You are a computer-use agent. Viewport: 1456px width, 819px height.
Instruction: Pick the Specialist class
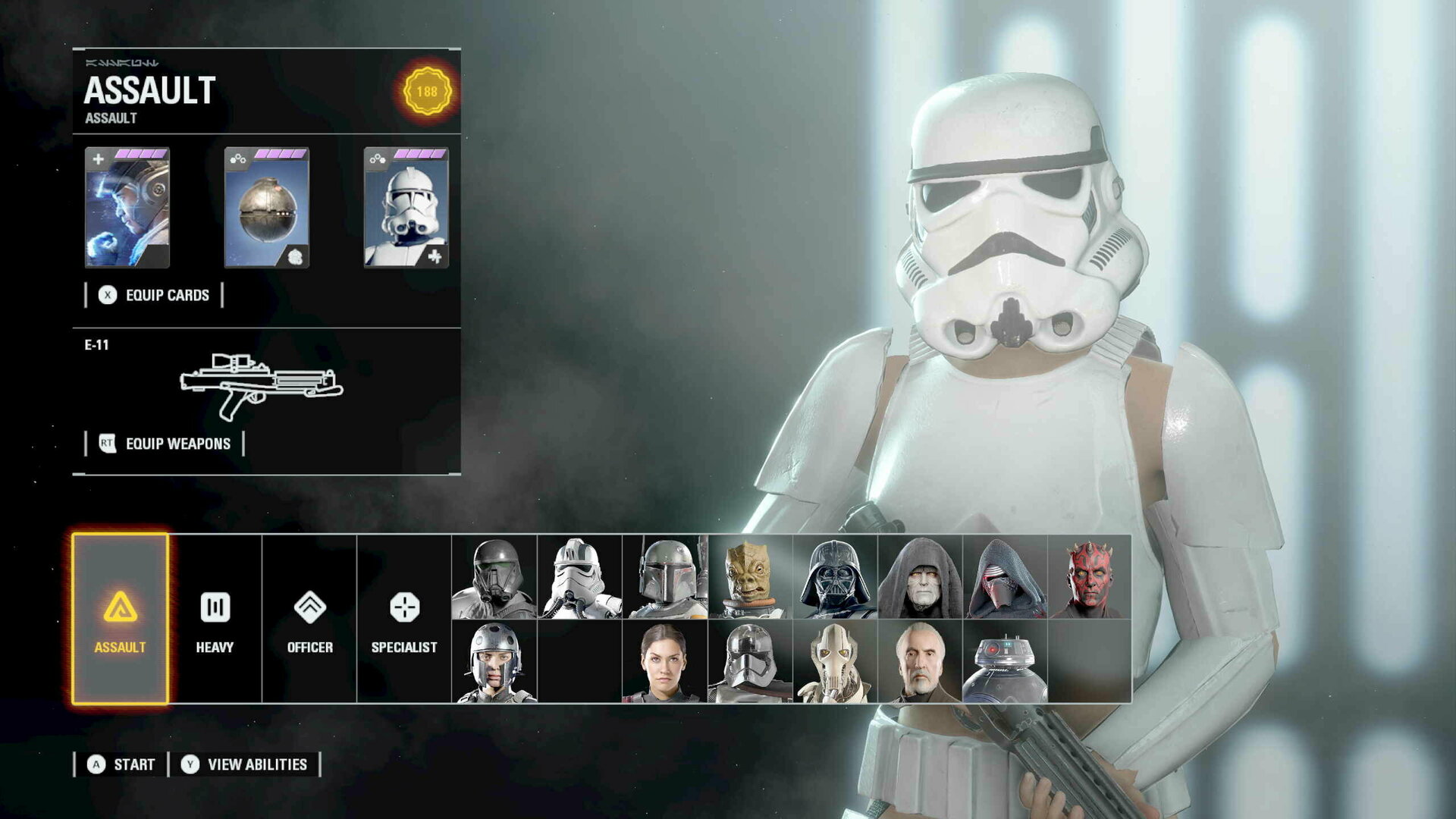coord(404,619)
